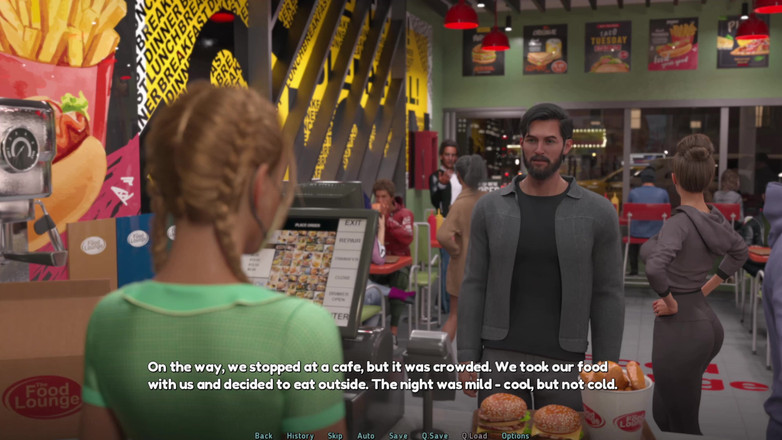The image size is (782, 440).
Task: Click Q.Save to quick save
Action: (435, 435)
